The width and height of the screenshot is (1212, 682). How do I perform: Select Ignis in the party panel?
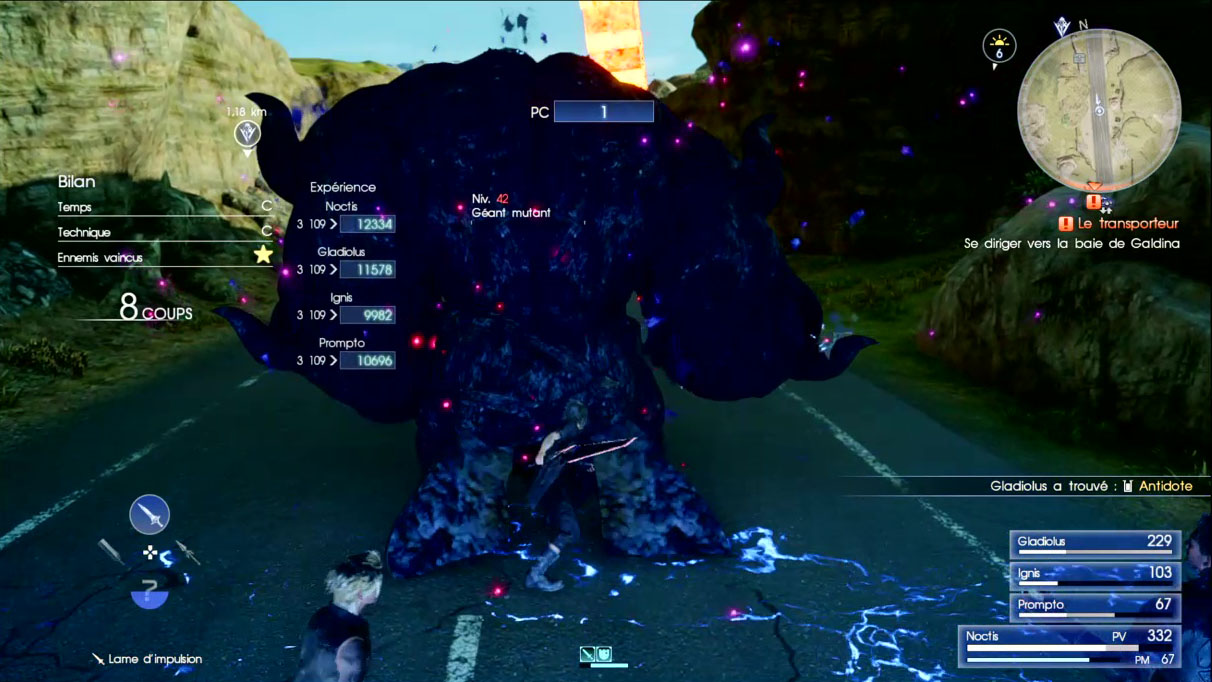pyautogui.click(x=1095, y=575)
